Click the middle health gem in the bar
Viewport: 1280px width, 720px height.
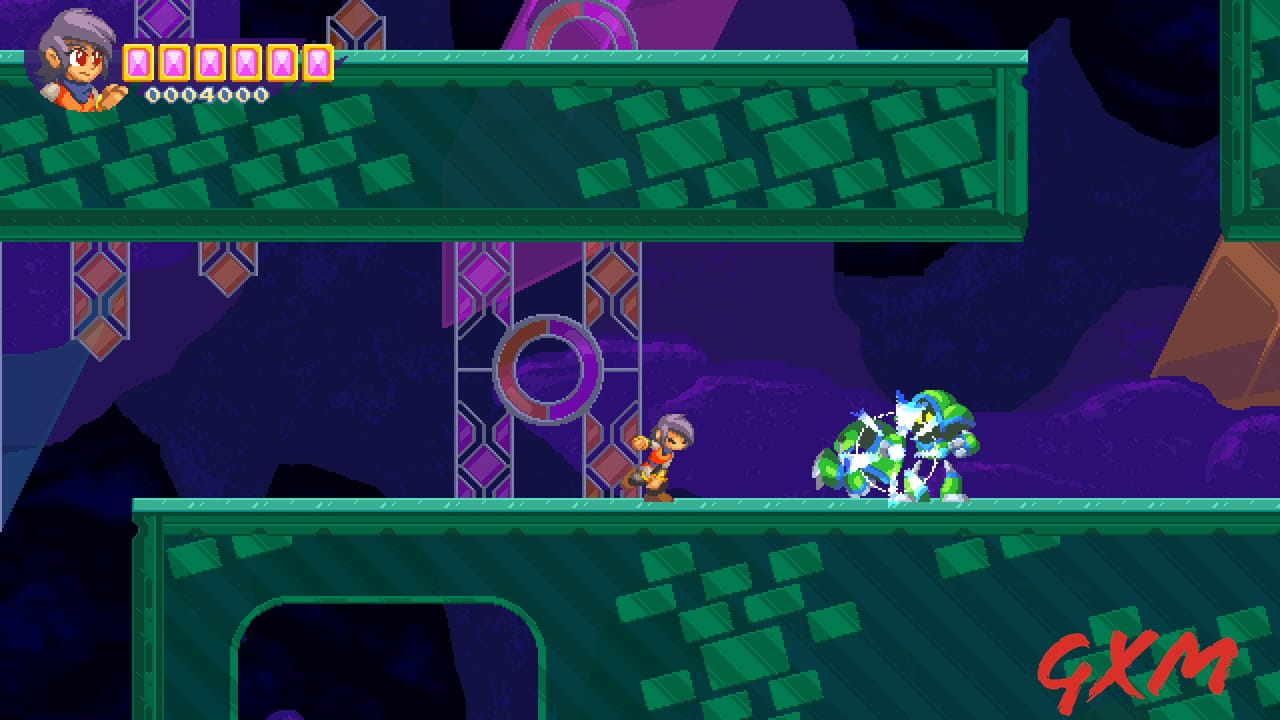(208, 63)
